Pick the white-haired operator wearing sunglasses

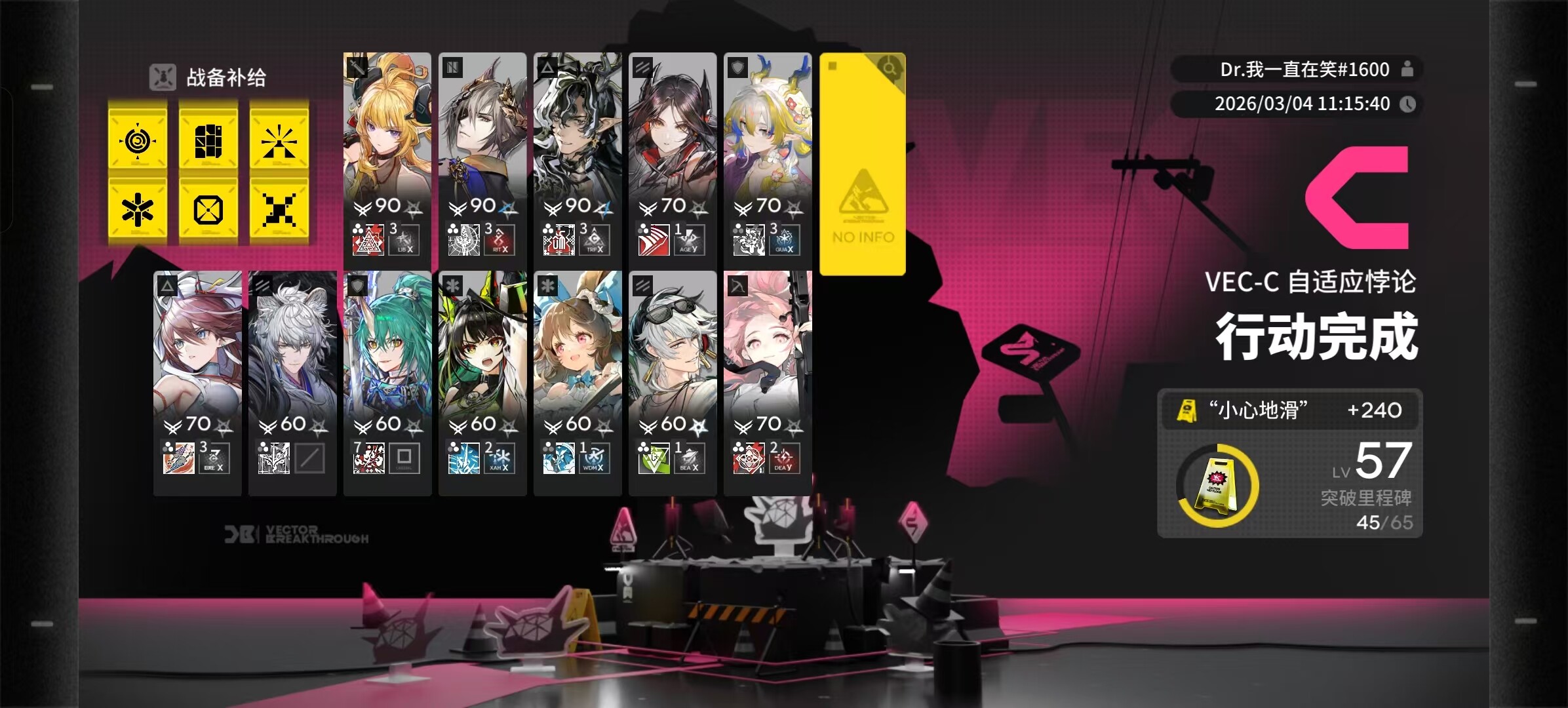(x=673, y=377)
